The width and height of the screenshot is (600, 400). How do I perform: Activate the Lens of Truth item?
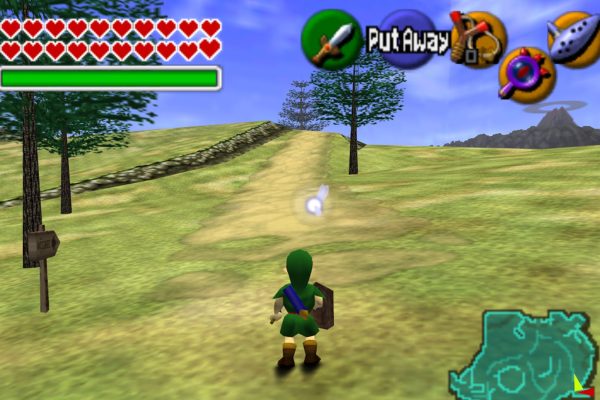pyautogui.click(x=524, y=73)
